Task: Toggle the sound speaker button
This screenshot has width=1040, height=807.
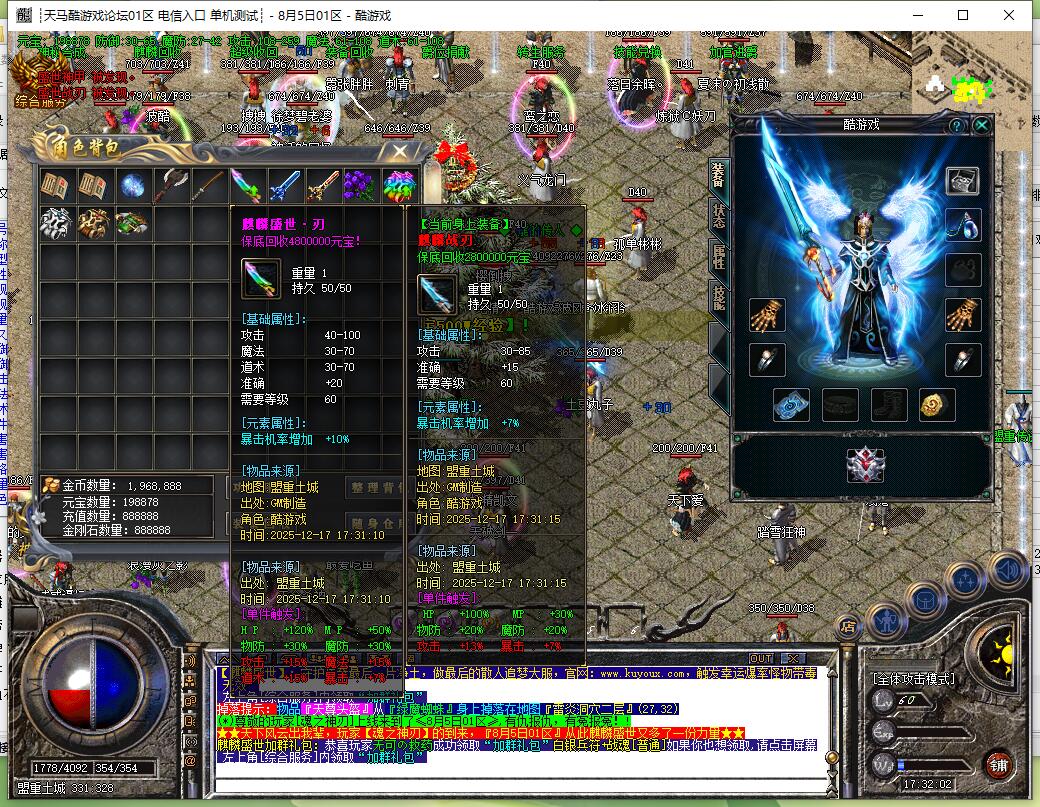Action: 1008,572
